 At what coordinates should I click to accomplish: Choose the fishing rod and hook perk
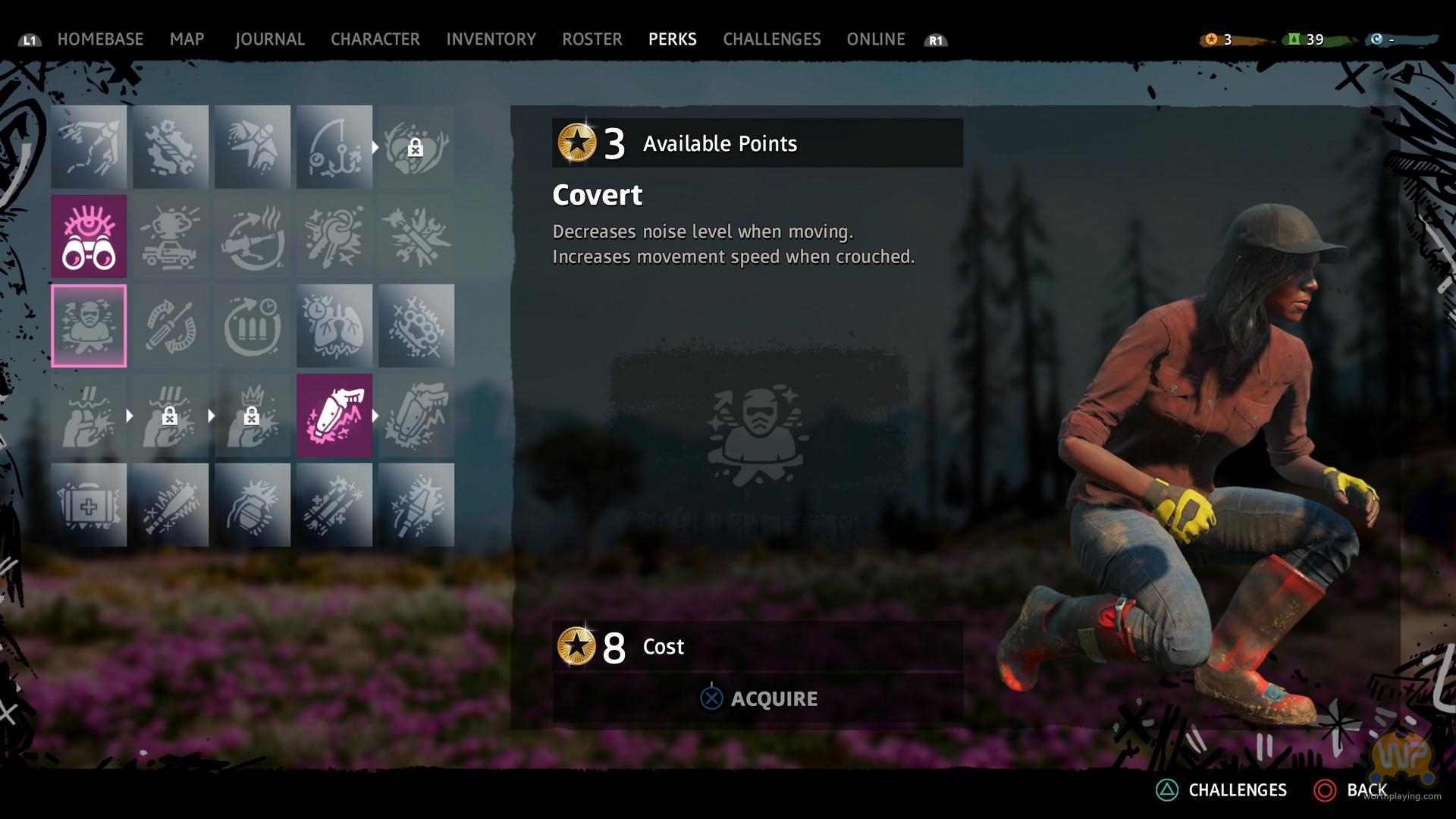334,146
